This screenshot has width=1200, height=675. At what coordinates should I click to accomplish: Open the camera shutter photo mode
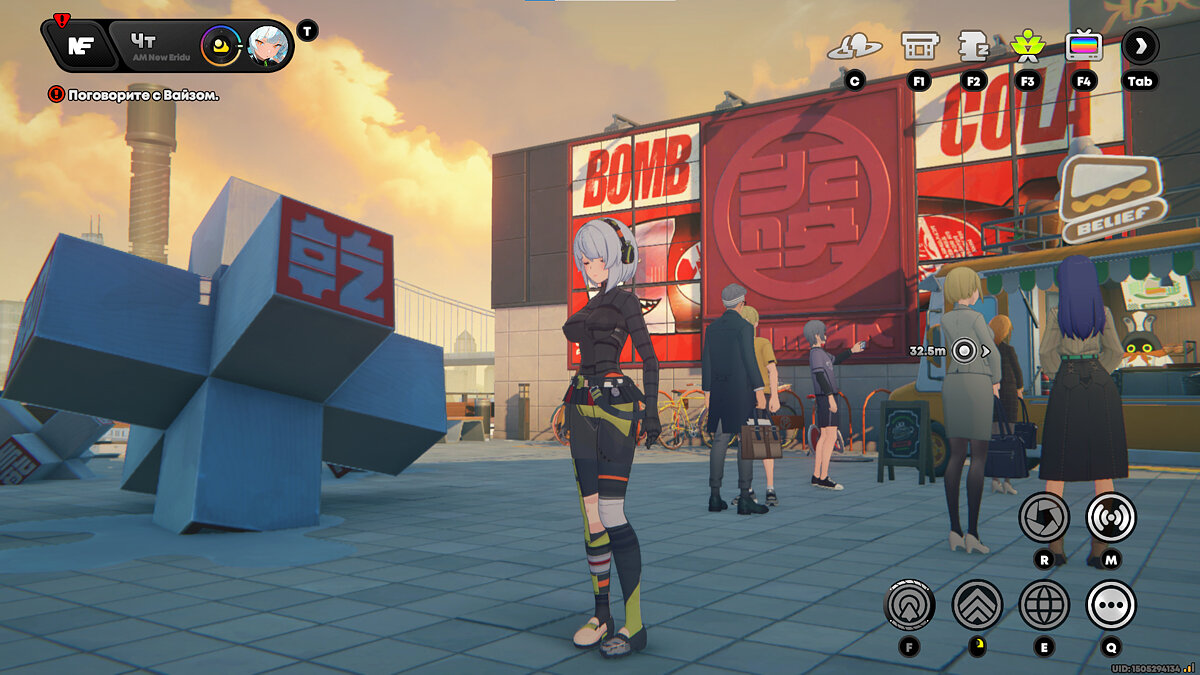click(x=1044, y=517)
